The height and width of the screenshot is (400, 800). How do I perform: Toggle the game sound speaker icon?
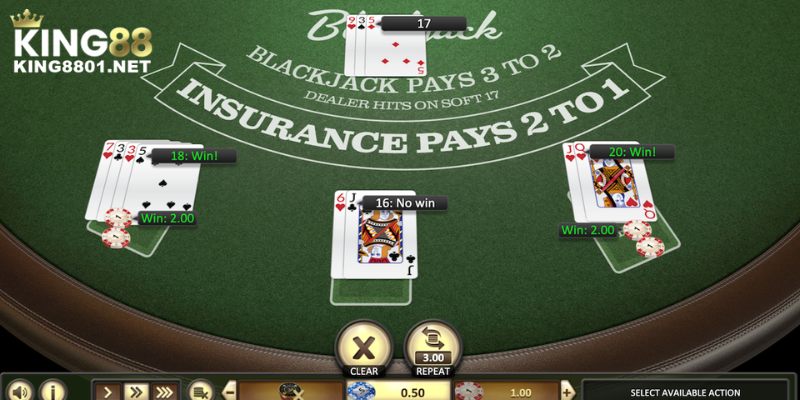pyautogui.click(x=19, y=390)
